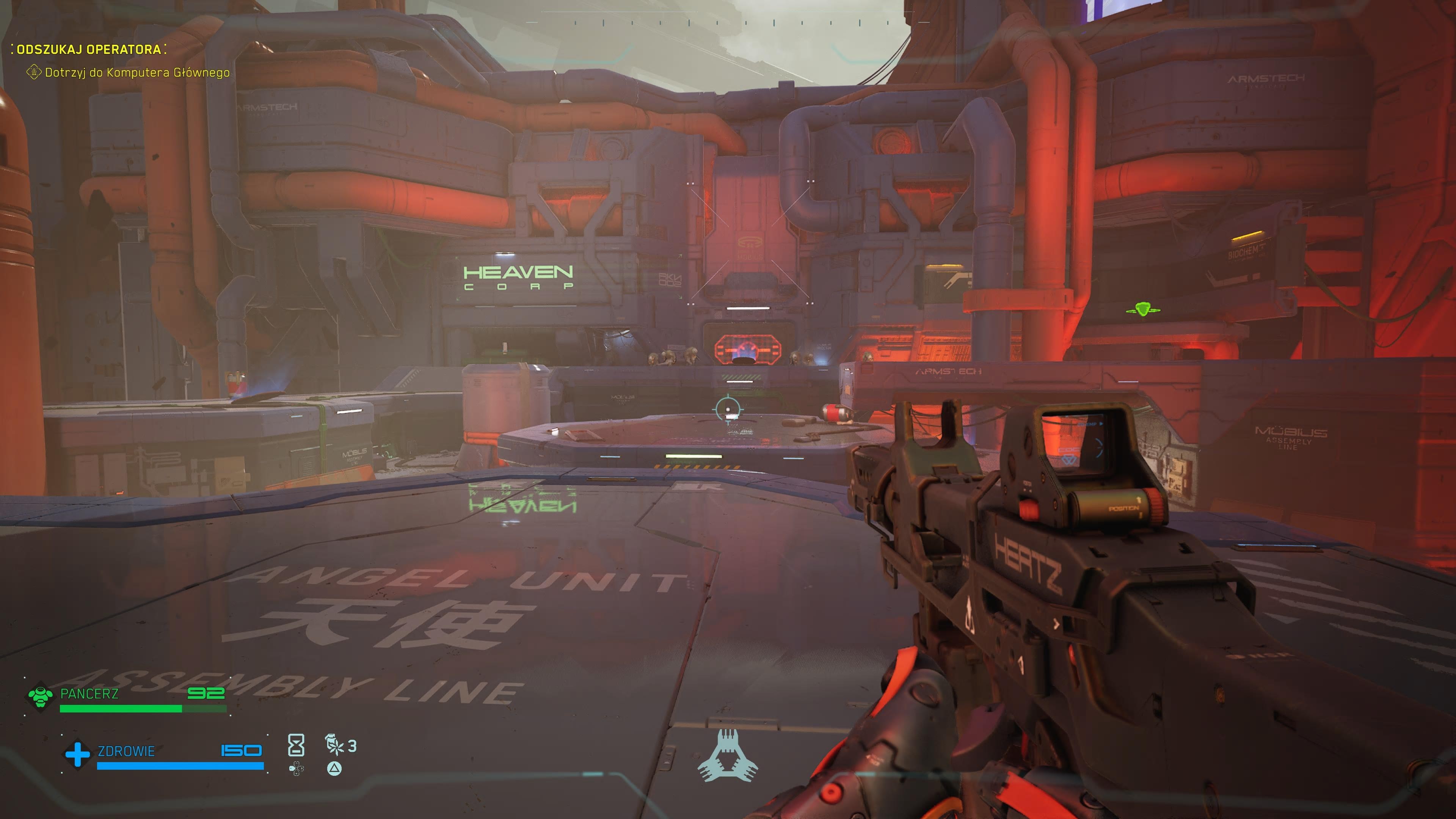Click the blue cross icon beside Zdrowie

(x=77, y=754)
